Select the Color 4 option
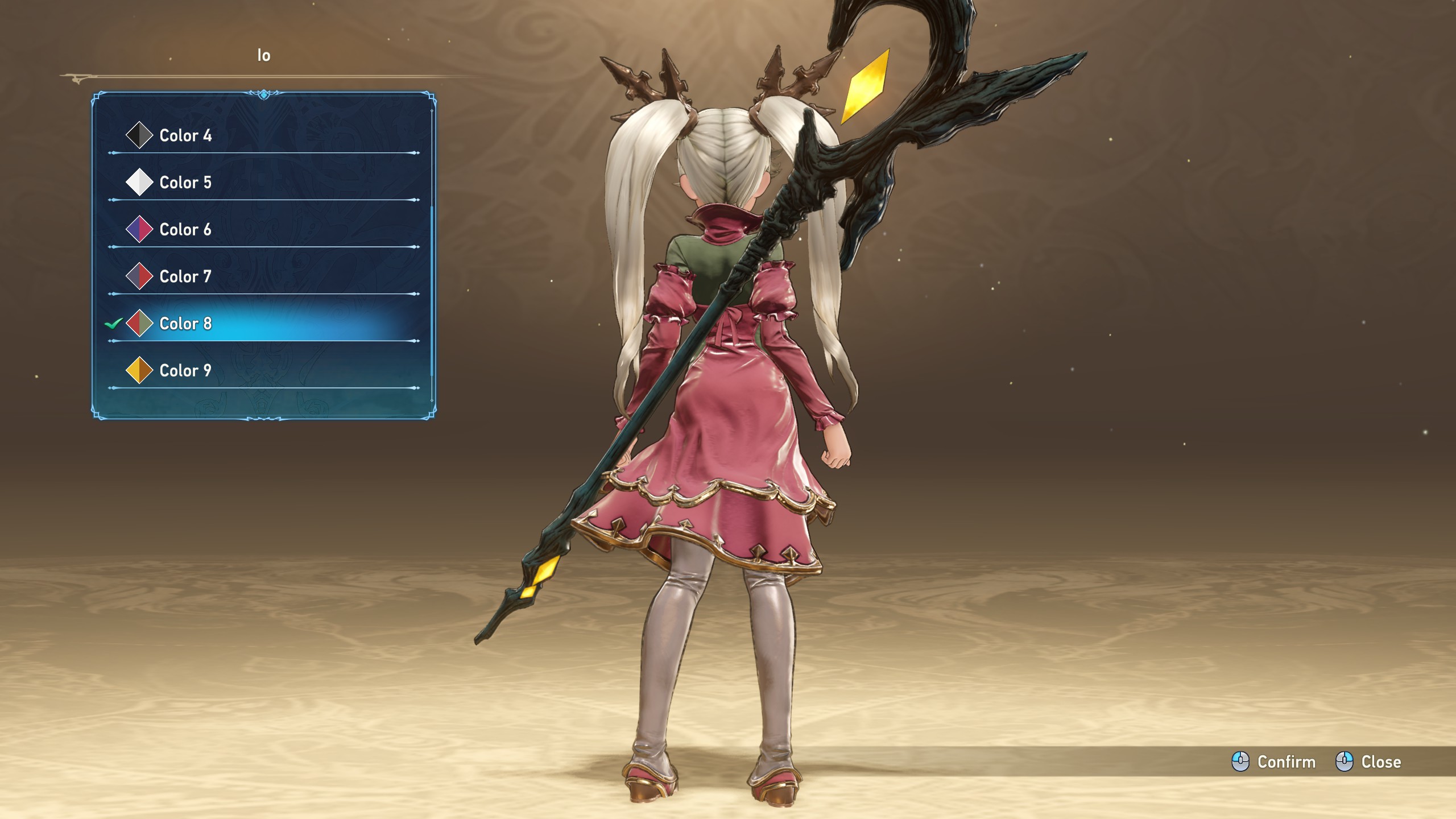This screenshot has height=819, width=1456. coord(185,135)
